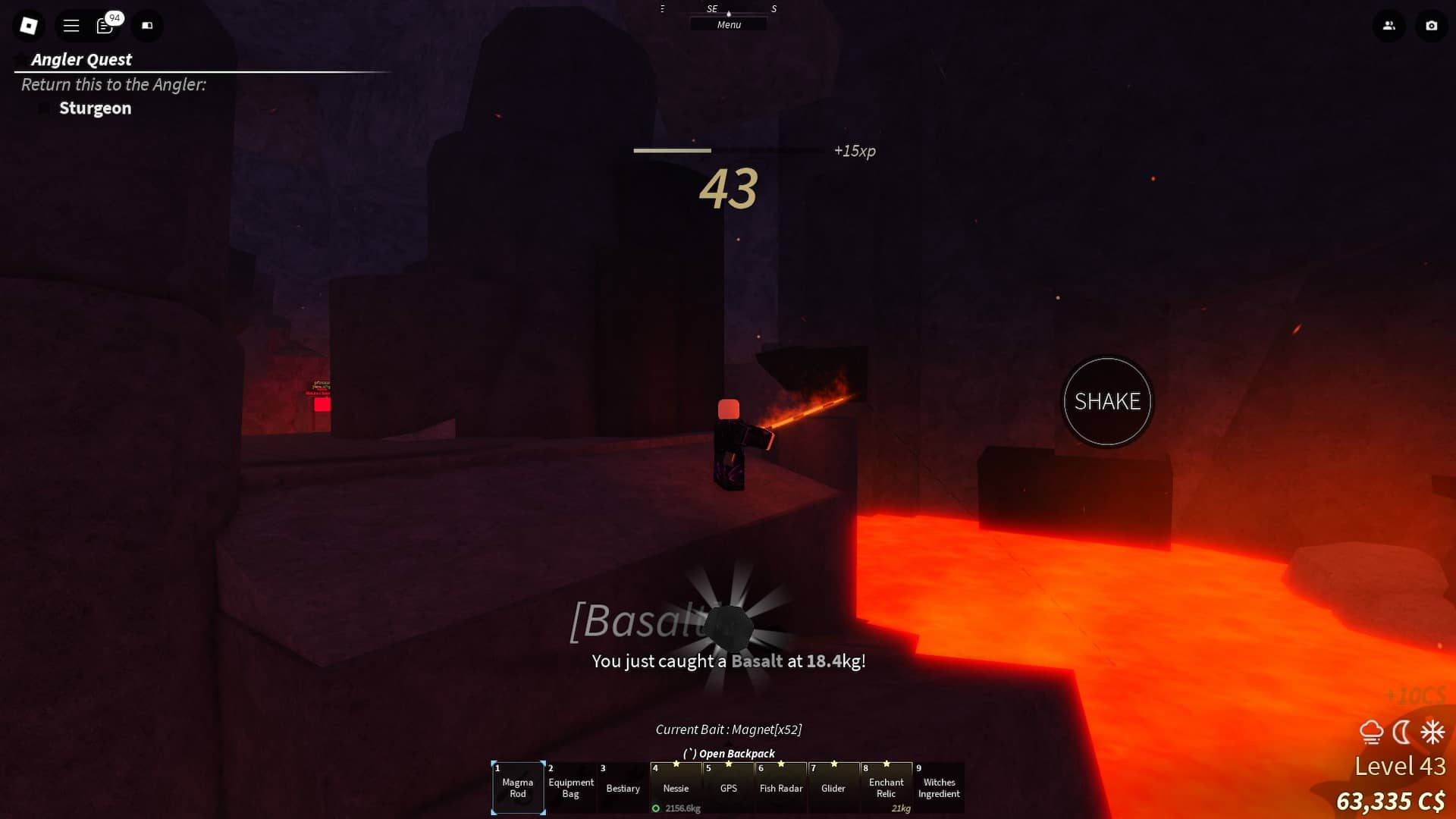1456x819 pixels.
Task: Open the Witches Ingredient slot
Action: 939,789
